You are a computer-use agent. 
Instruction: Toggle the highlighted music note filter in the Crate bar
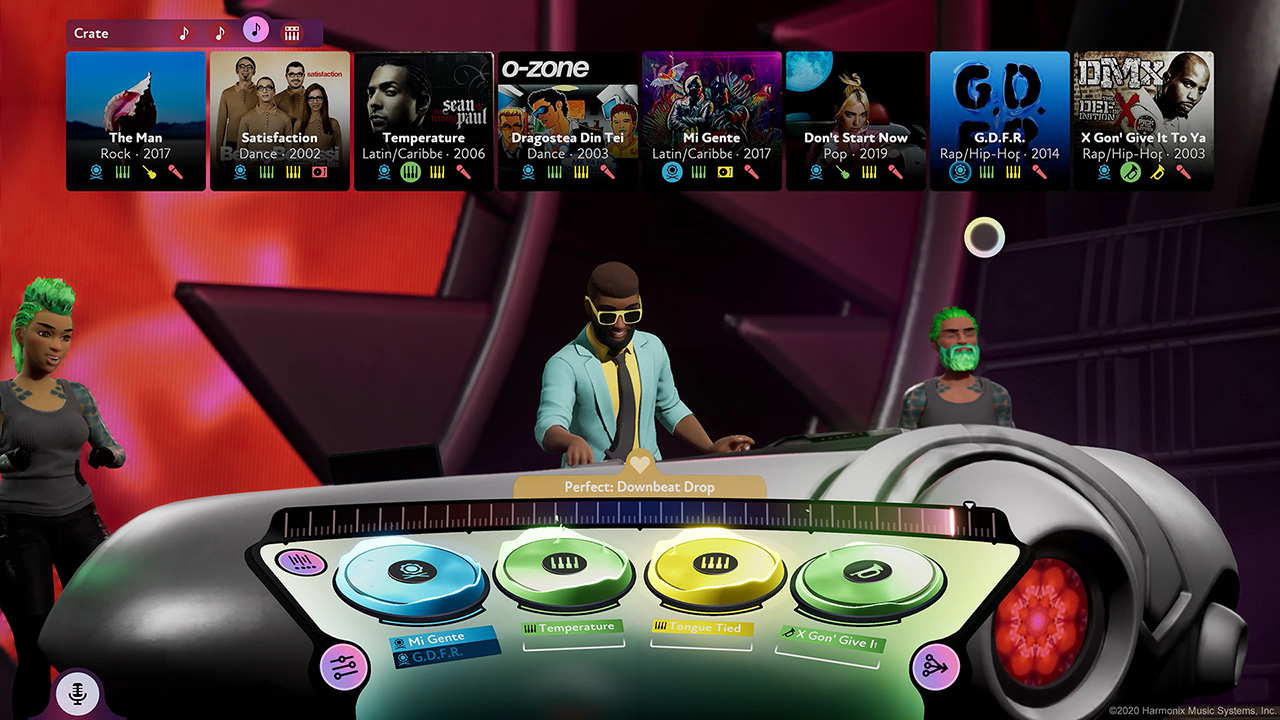pyautogui.click(x=256, y=31)
